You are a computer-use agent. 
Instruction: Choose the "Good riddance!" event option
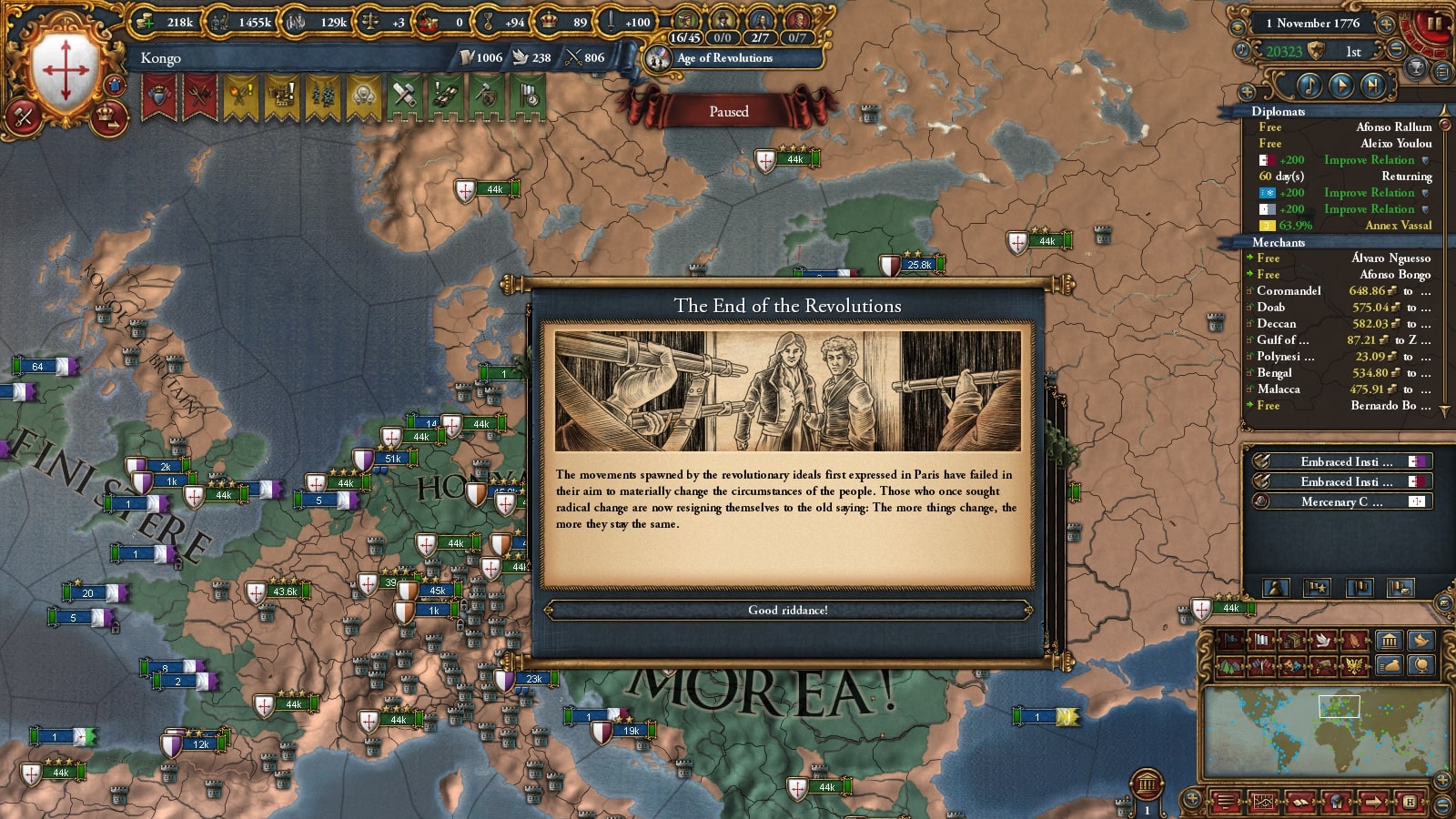tap(788, 610)
